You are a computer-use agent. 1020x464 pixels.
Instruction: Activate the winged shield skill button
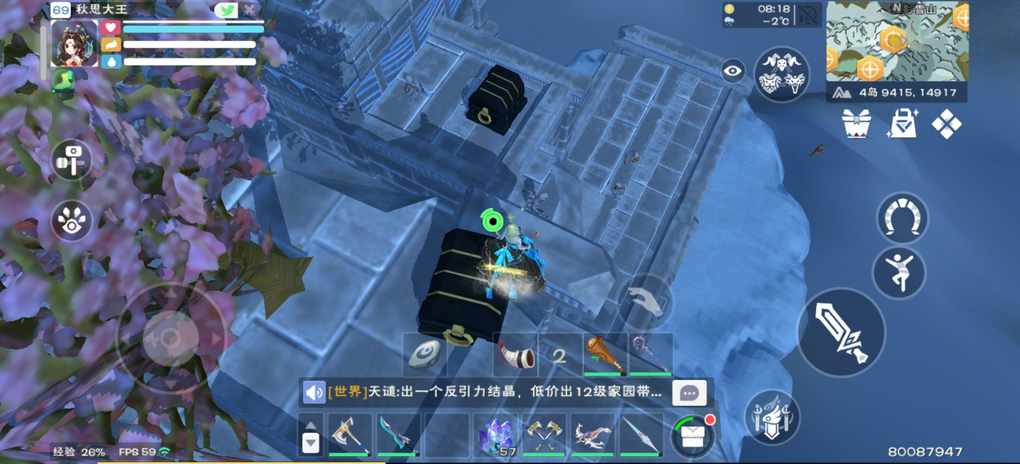click(772, 417)
